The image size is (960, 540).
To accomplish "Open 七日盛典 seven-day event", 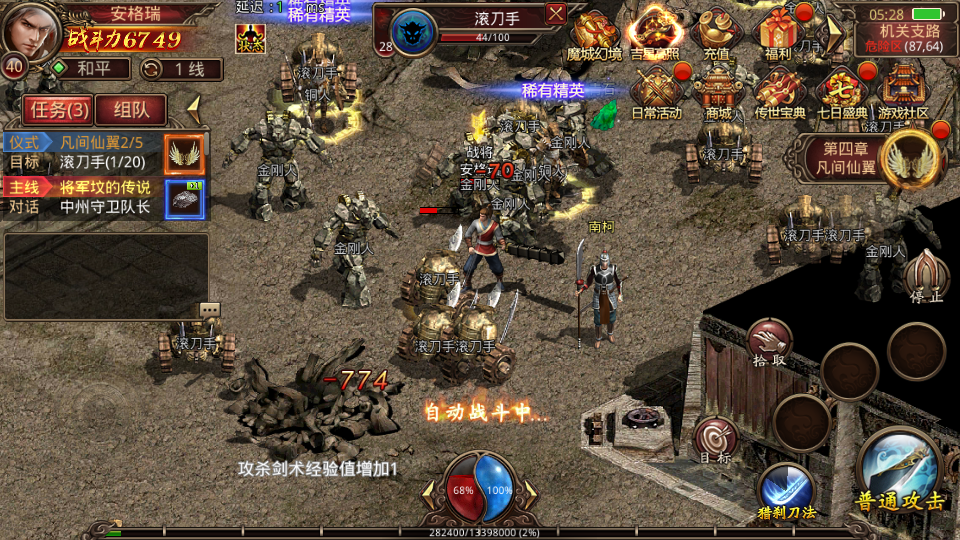I will [x=841, y=94].
